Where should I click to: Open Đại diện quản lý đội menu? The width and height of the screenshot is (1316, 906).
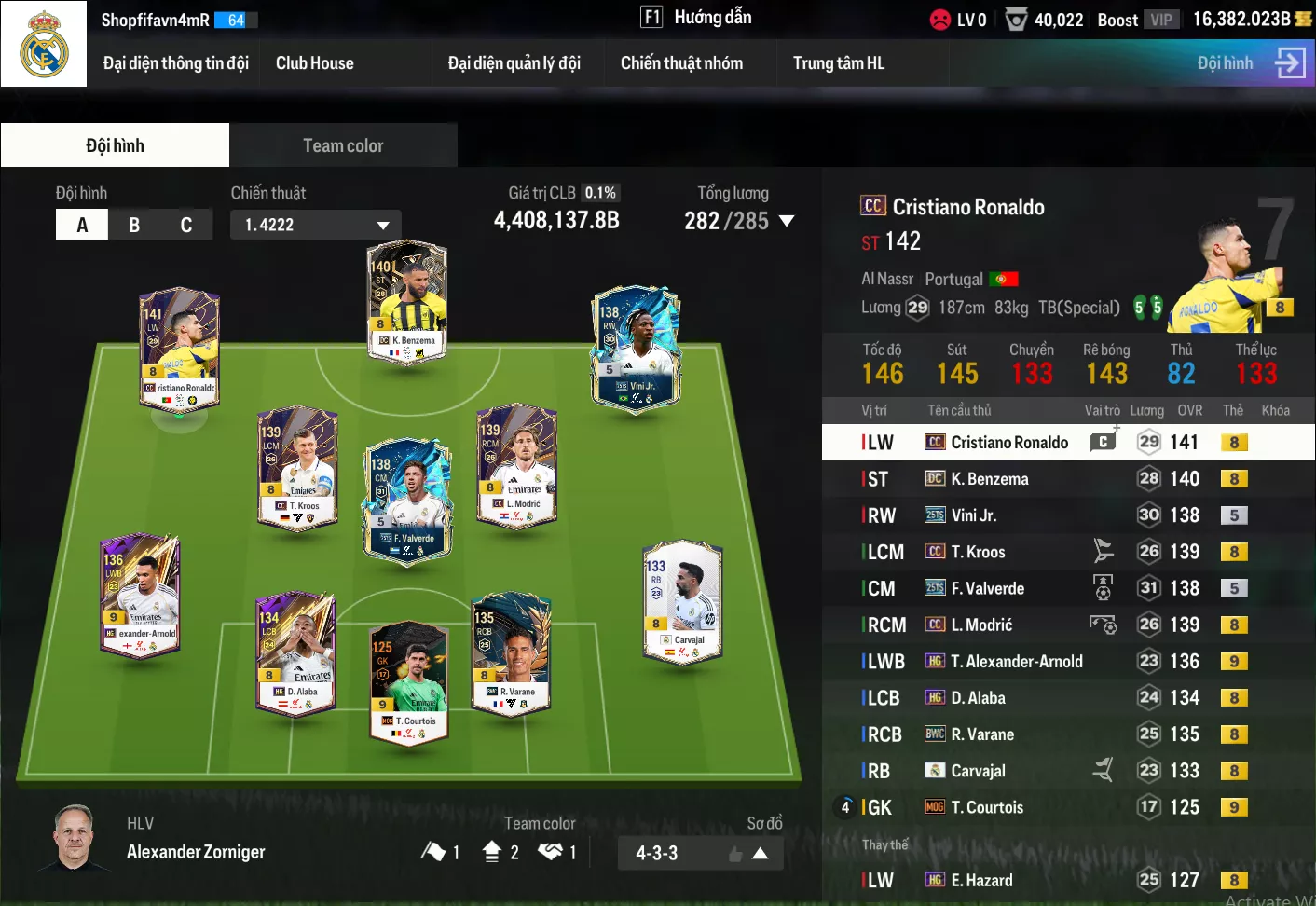pyautogui.click(x=514, y=63)
